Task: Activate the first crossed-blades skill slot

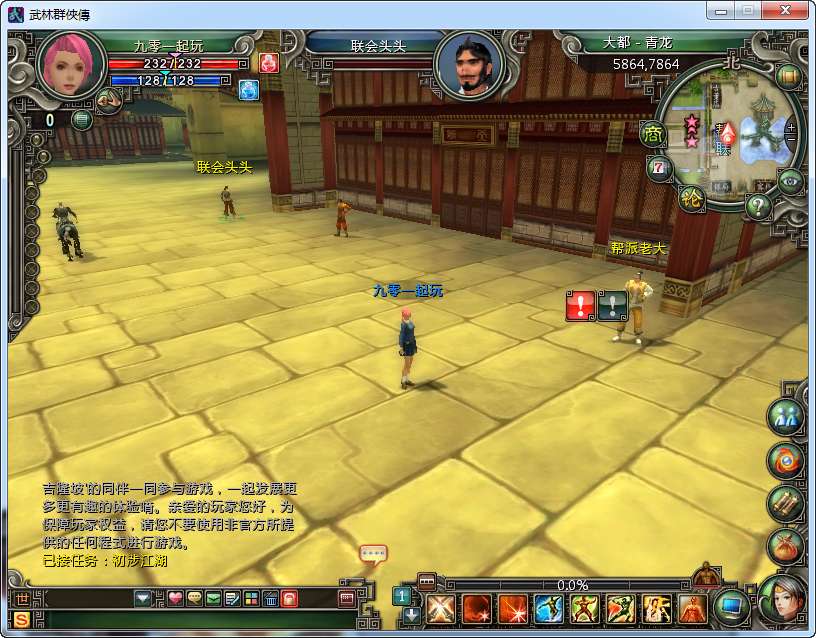Action: [440, 608]
